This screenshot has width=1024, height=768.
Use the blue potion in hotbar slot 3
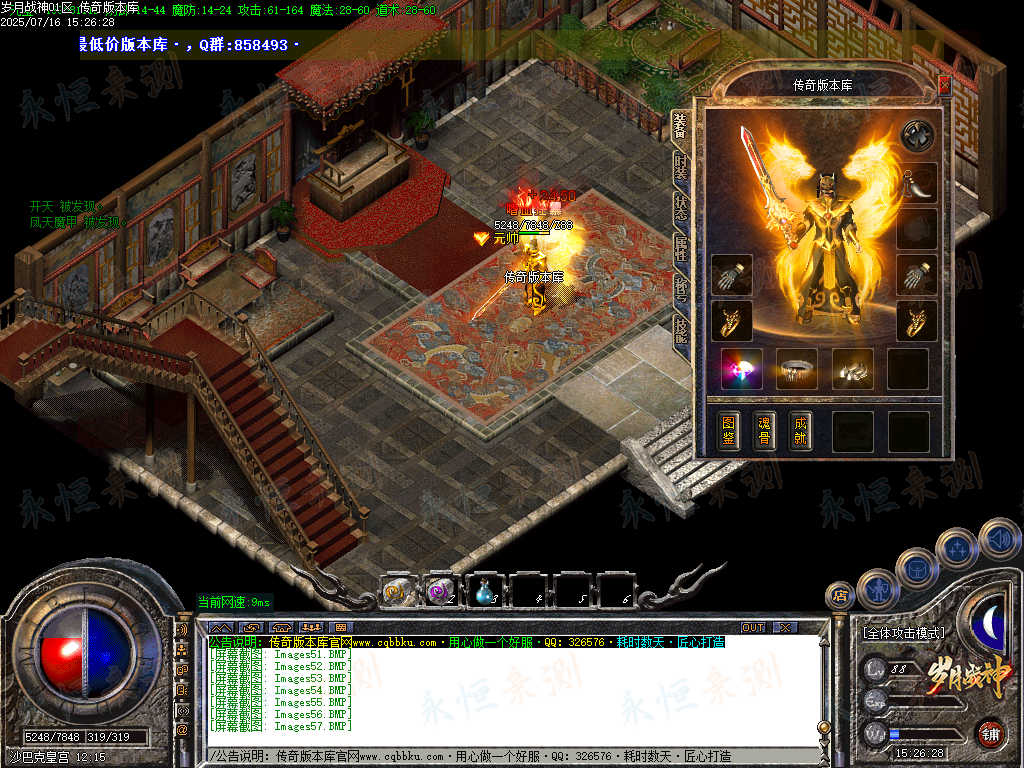click(x=484, y=592)
